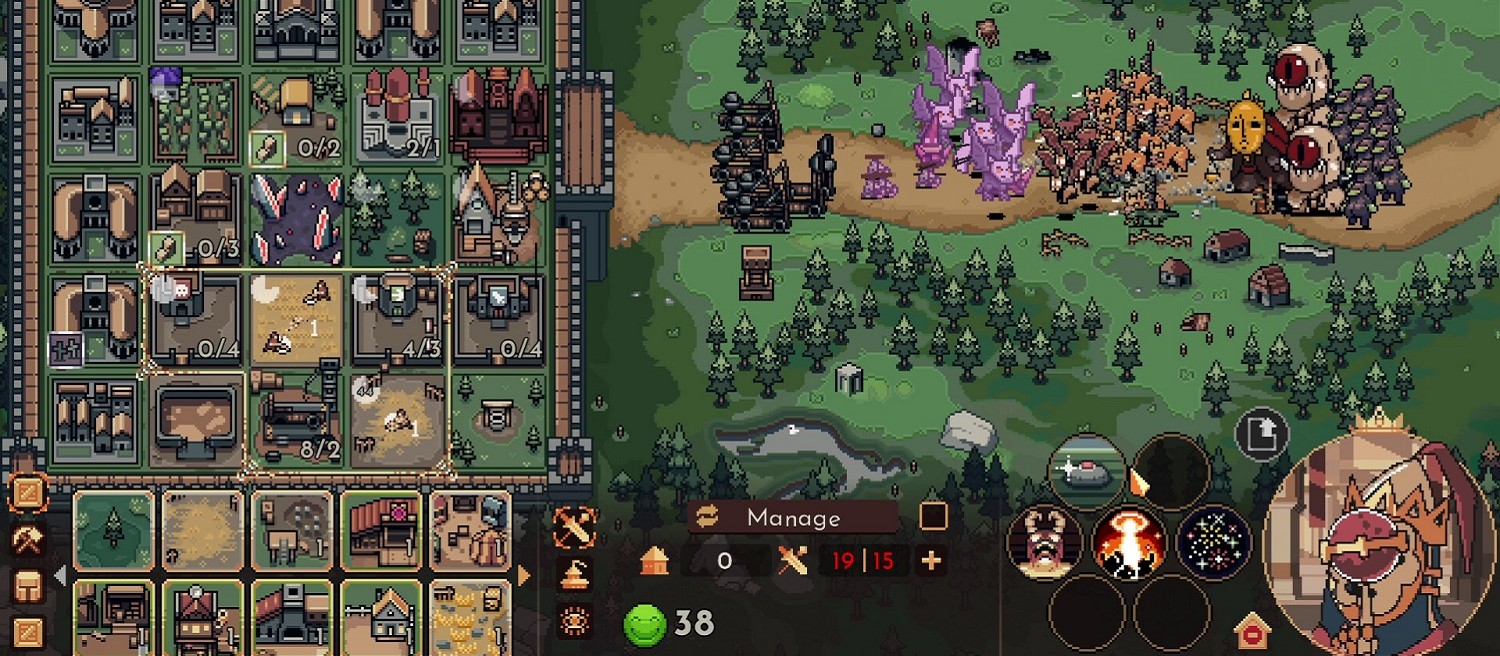Click the red house minus icon
The width and height of the screenshot is (1500, 656).
point(1252,633)
